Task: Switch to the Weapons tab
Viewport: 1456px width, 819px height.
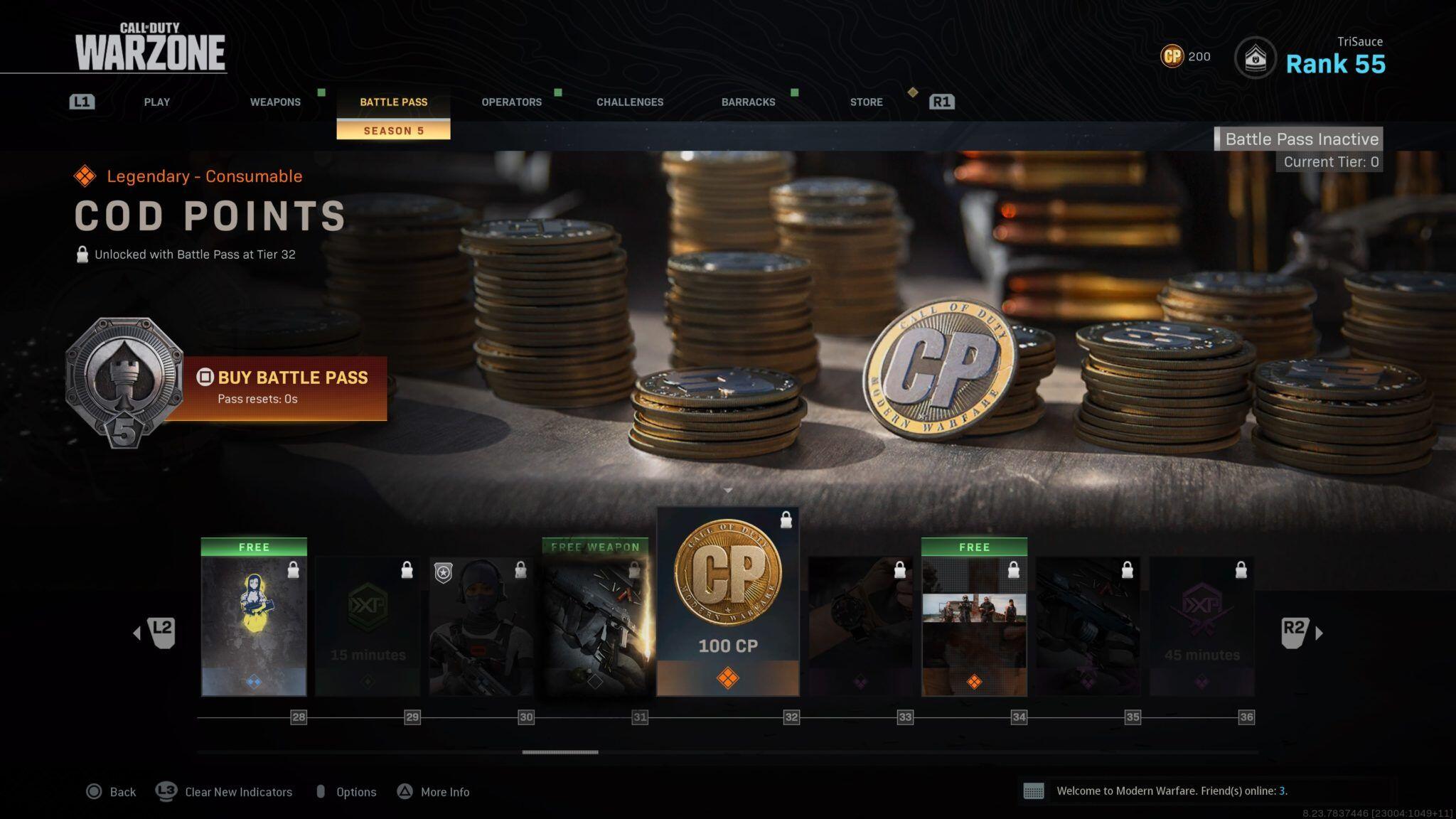Action: (275, 102)
